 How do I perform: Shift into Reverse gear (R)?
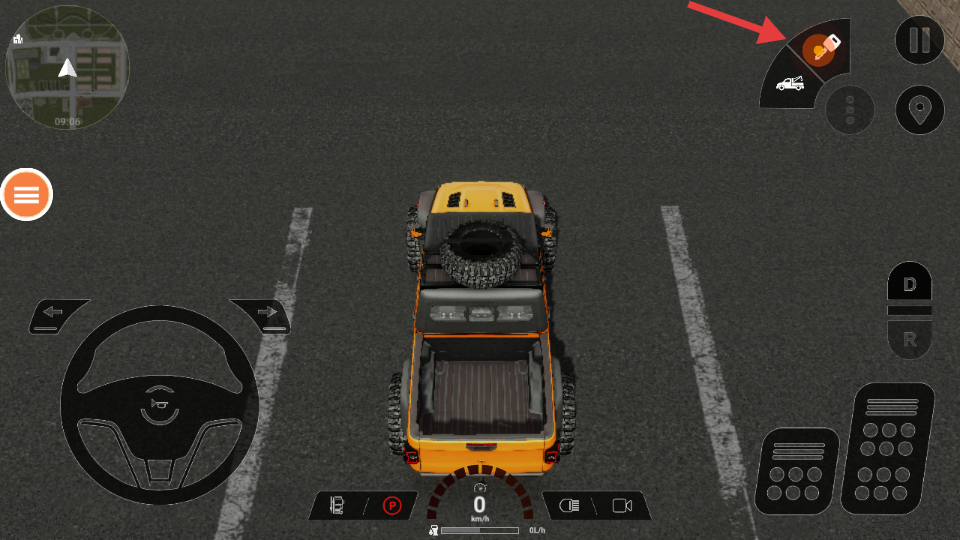(909, 340)
